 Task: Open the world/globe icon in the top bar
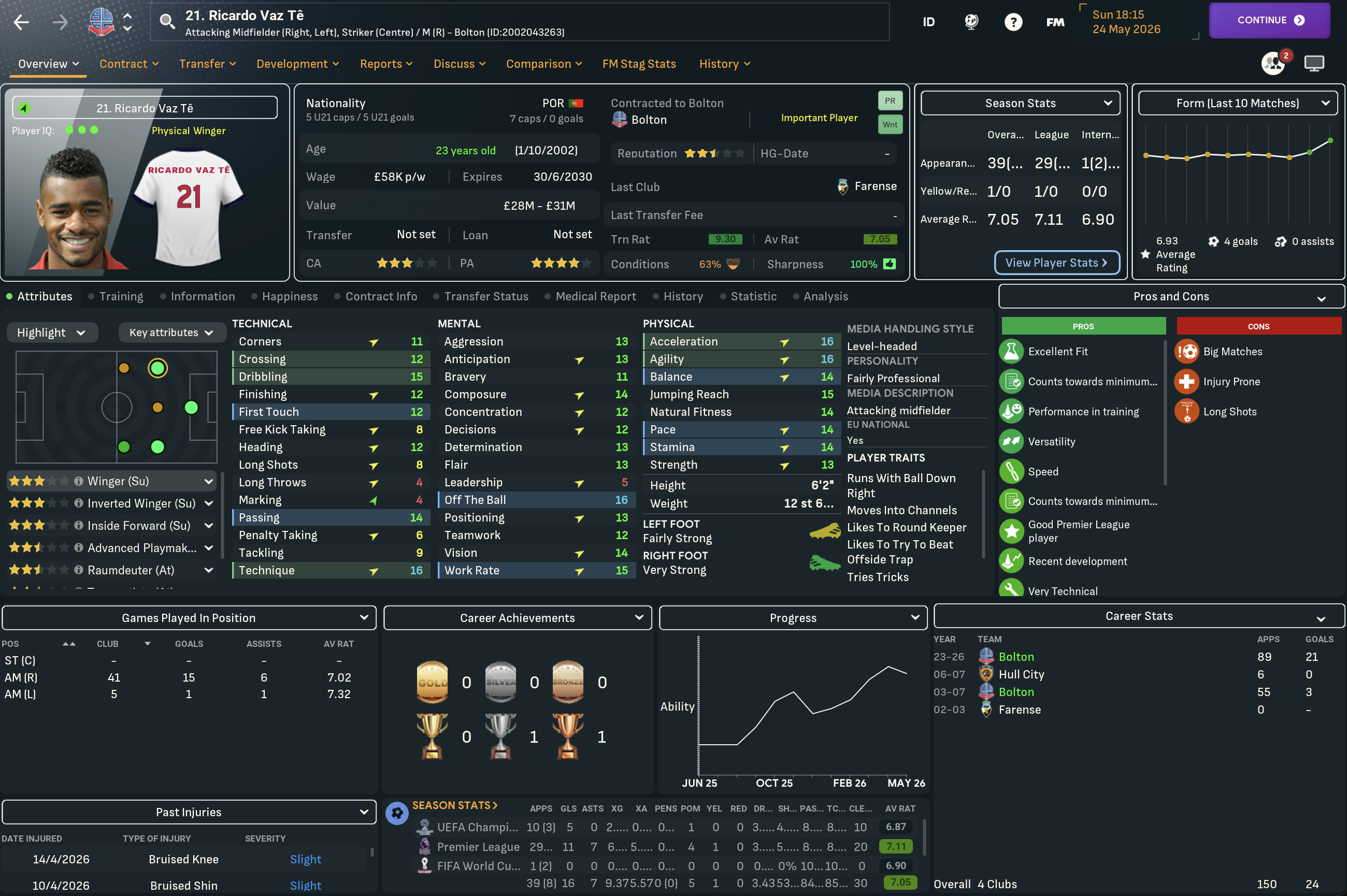pyautogui.click(x=971, y=22)
